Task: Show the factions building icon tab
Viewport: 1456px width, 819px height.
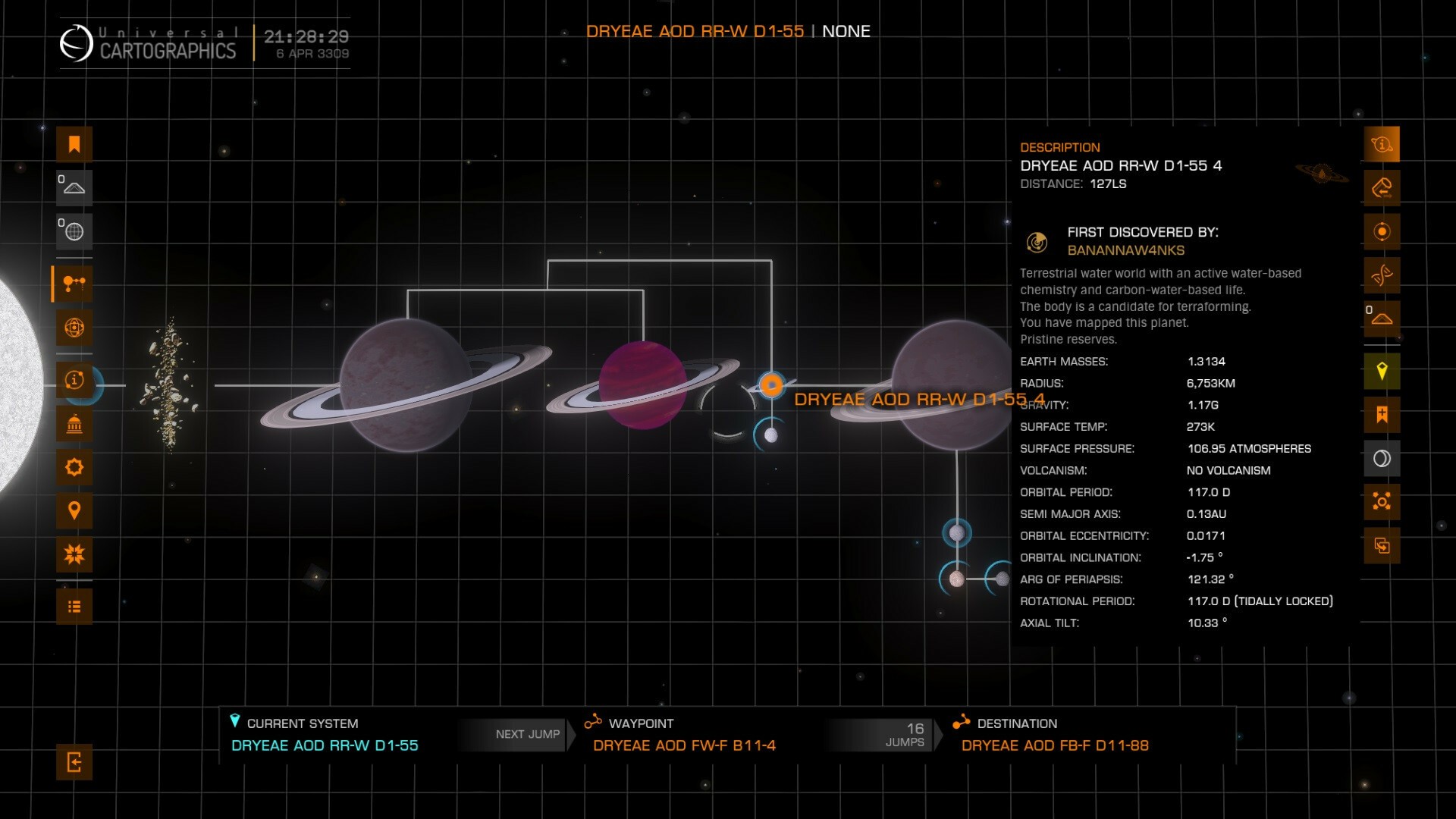Action: 74,424
